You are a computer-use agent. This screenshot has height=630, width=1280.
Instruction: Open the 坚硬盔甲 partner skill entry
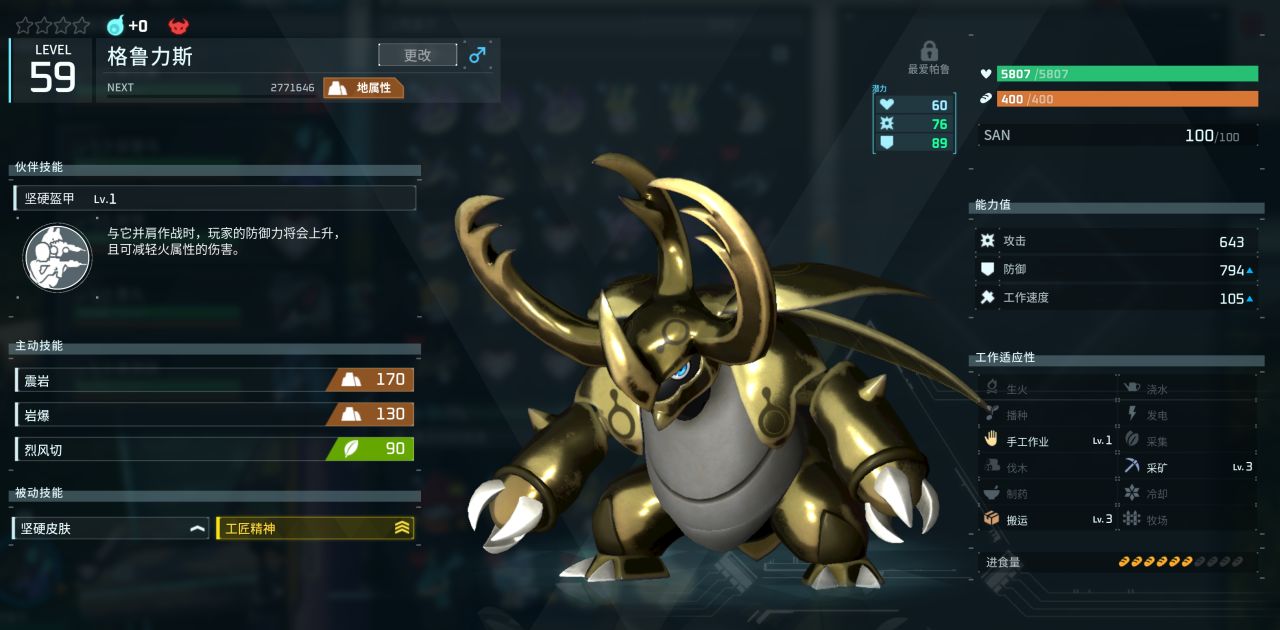tap(215, 198)
